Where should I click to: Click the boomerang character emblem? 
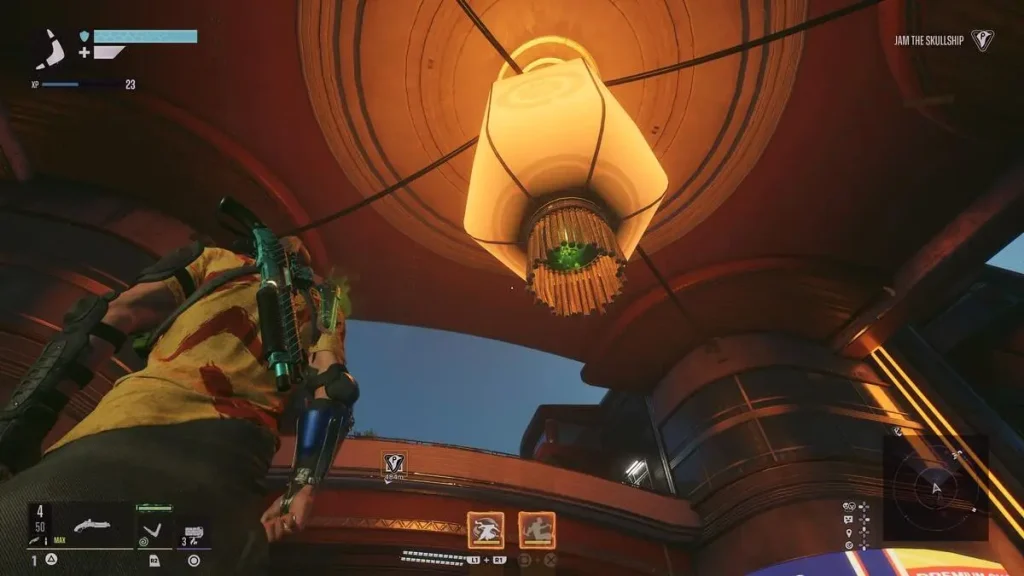[x=50, y=48]
